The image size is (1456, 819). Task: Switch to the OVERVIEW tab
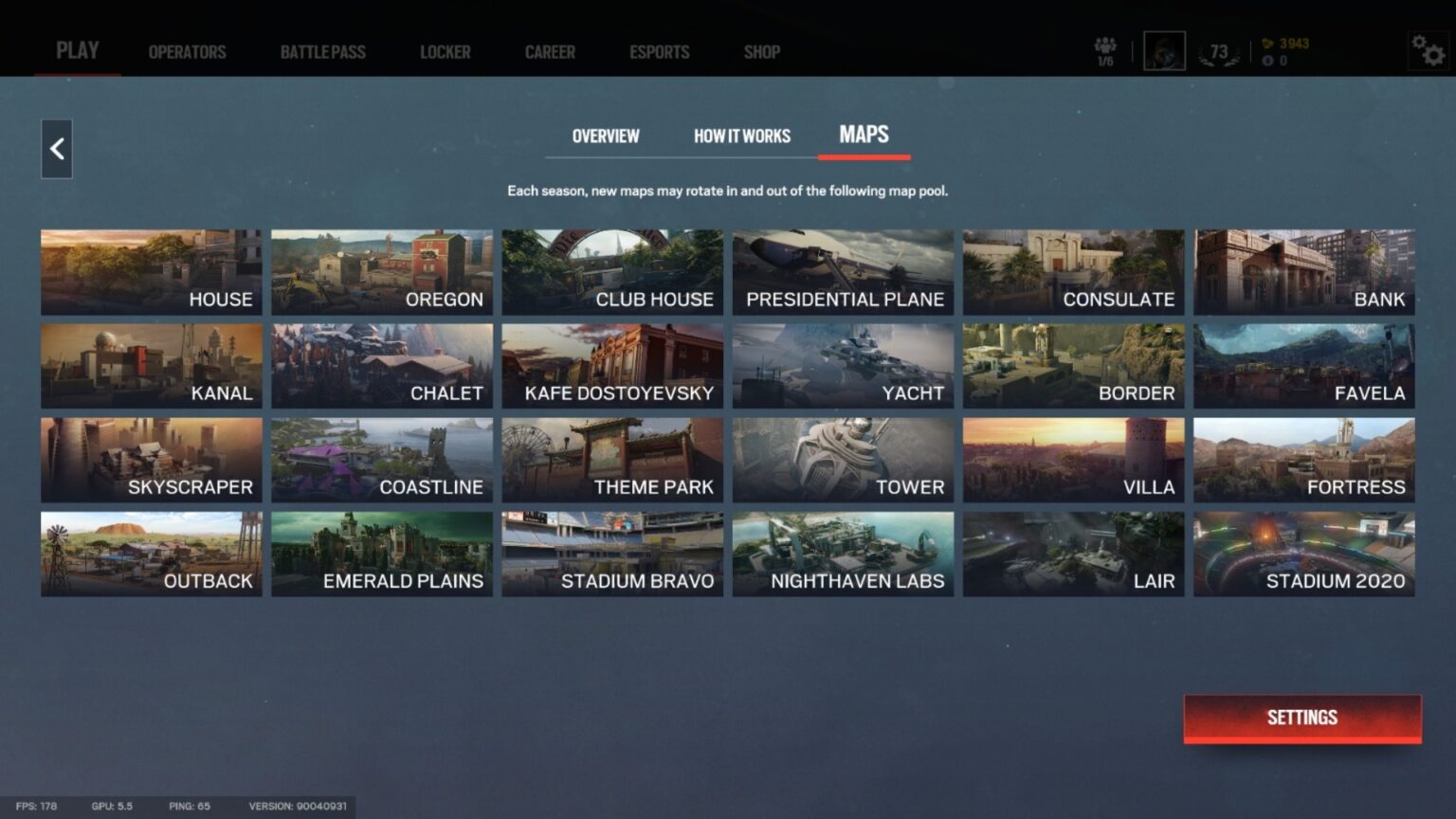tap(604, 136)
